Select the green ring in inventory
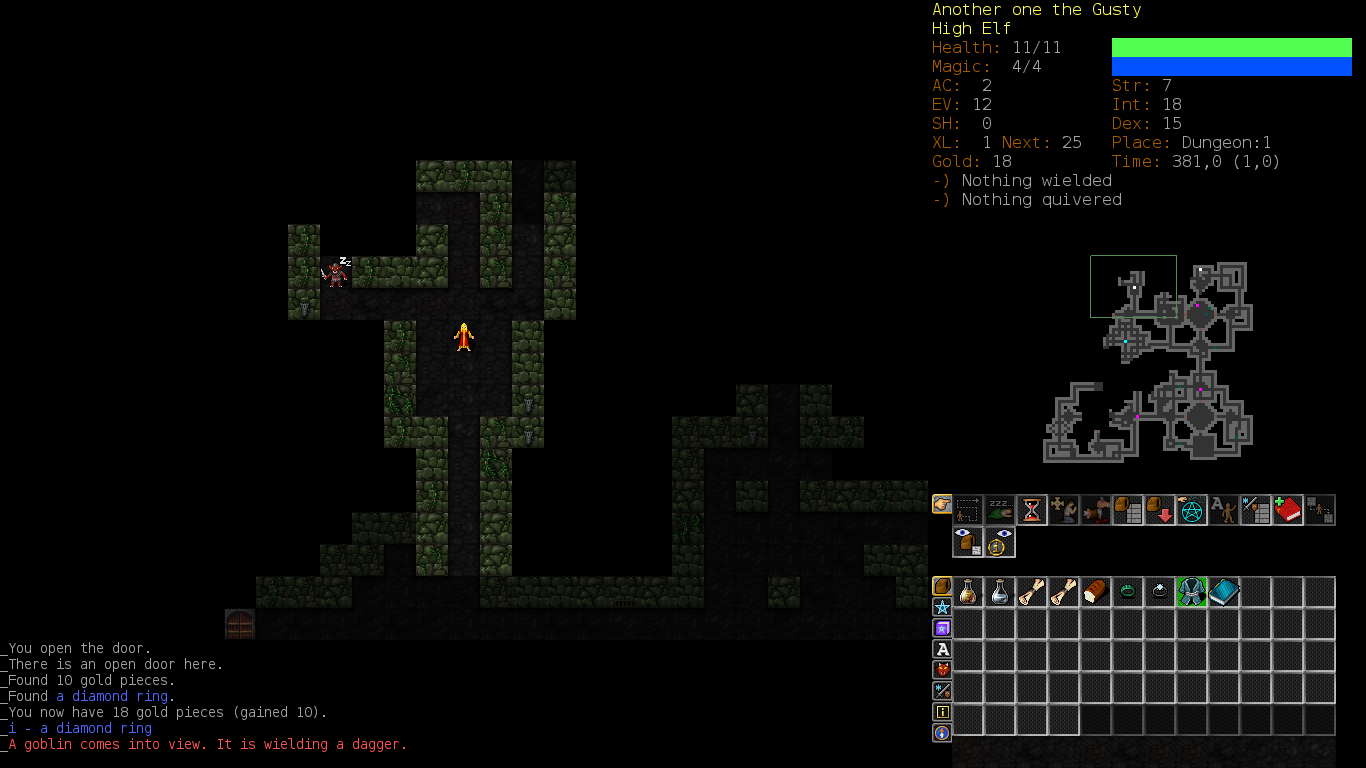The width and height of the screenshot is (1366, 768). click(1128, 592)
